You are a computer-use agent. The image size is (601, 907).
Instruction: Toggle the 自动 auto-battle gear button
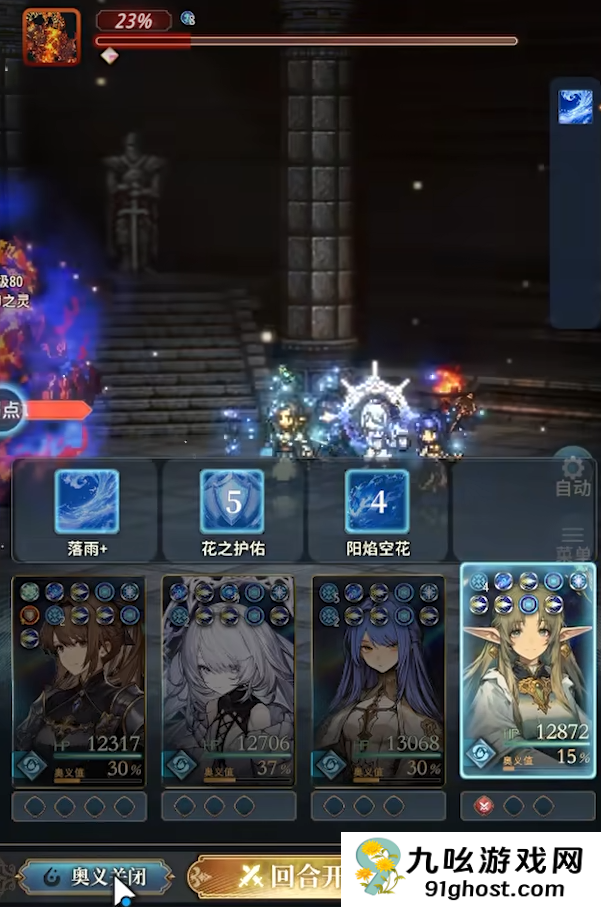click(x=572, y=474)
